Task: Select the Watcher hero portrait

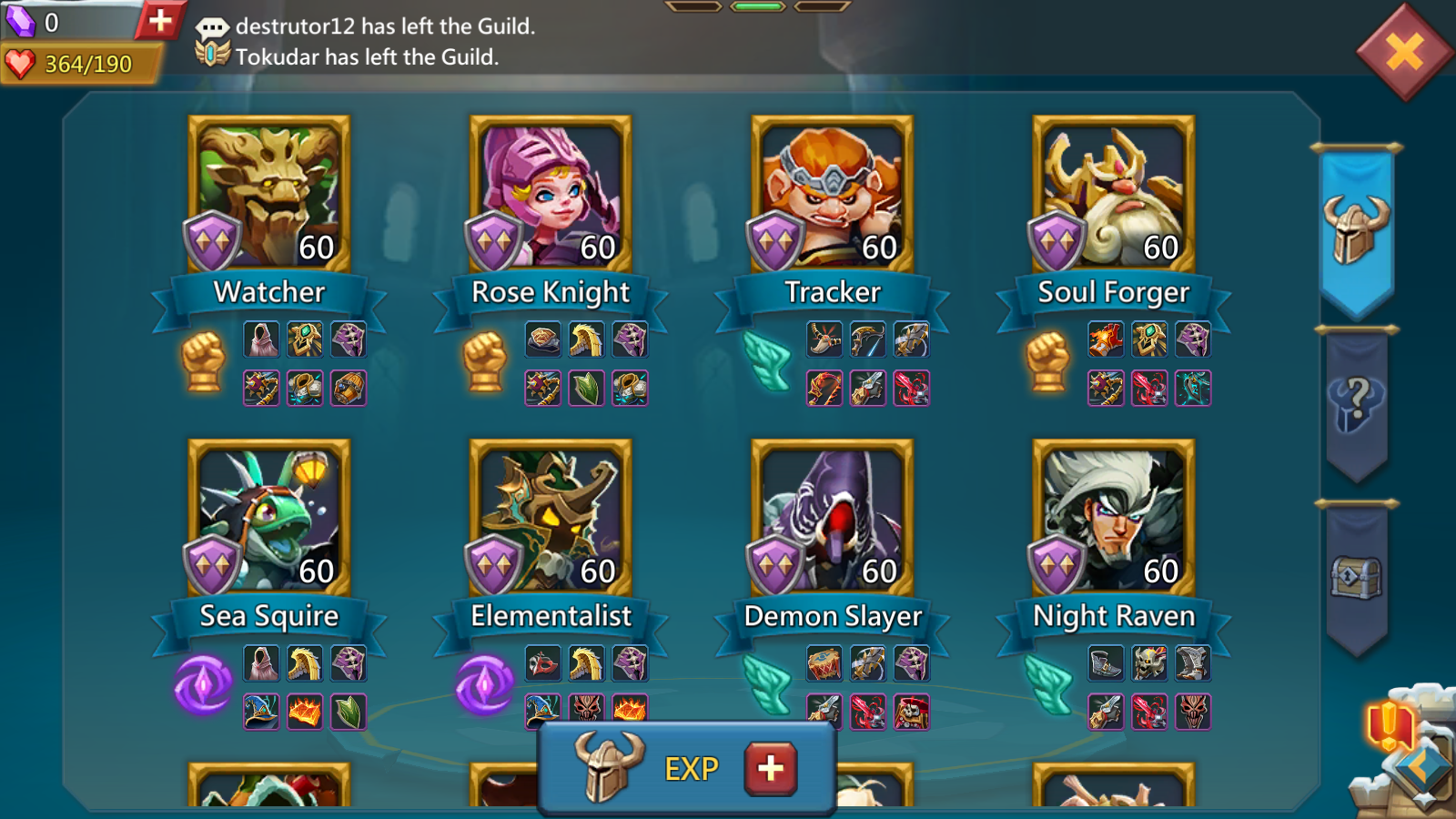Action: (x=268, y=194)
